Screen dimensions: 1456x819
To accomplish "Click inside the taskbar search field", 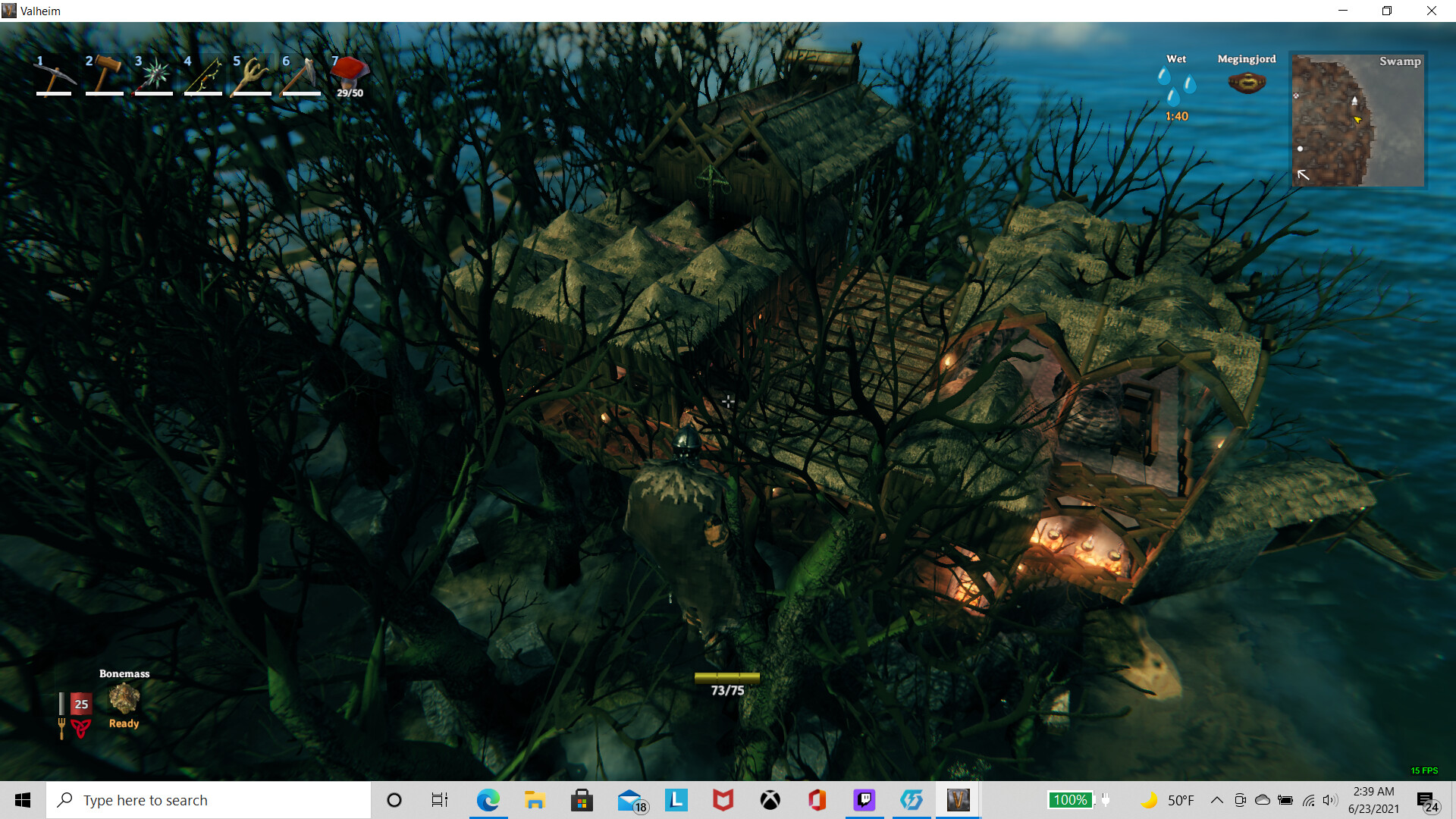I will pos(209,799).
